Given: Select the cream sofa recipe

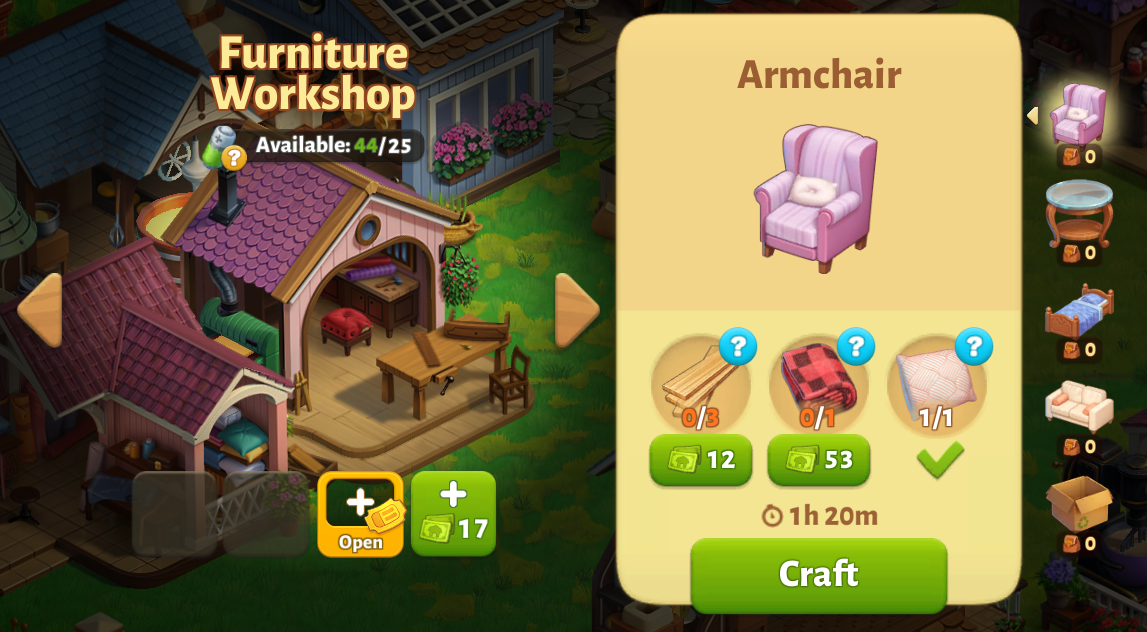Looking at the screenshot, I should coord(1078,406).
